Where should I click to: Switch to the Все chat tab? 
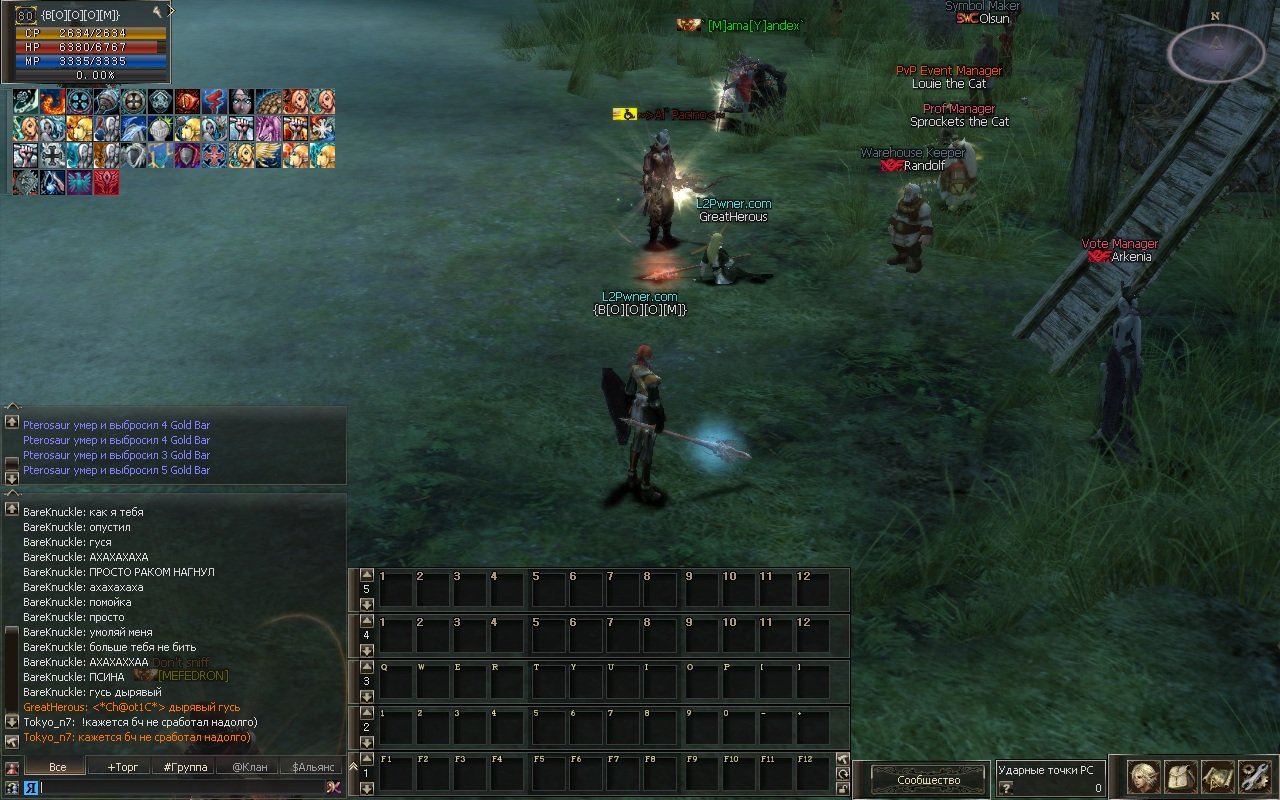(x=58, y=767)
